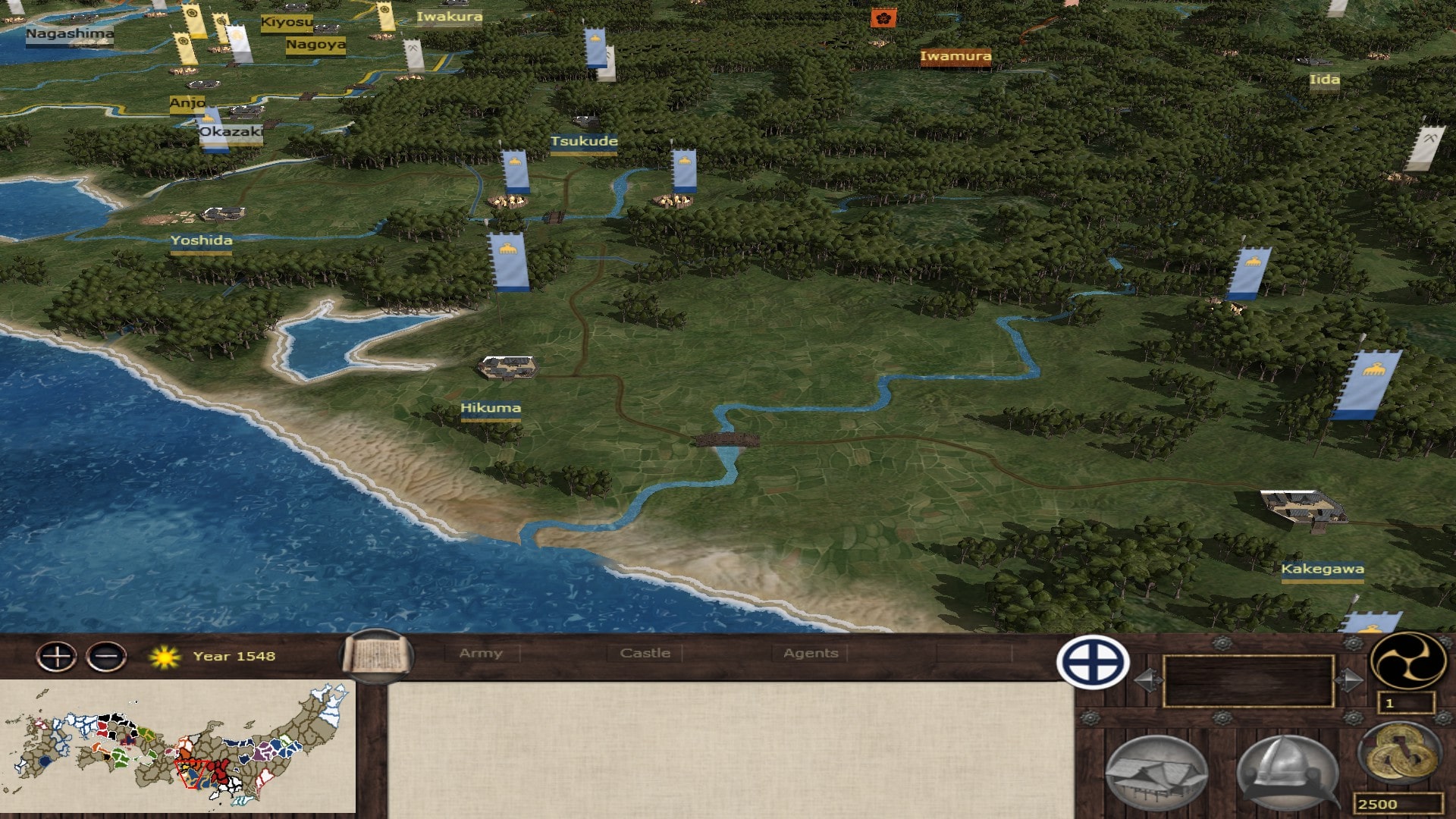Image resolution: width=1456 pixels, height=819 pixels.
Task: Open the building construction button
Action: tap(1156, 773)
